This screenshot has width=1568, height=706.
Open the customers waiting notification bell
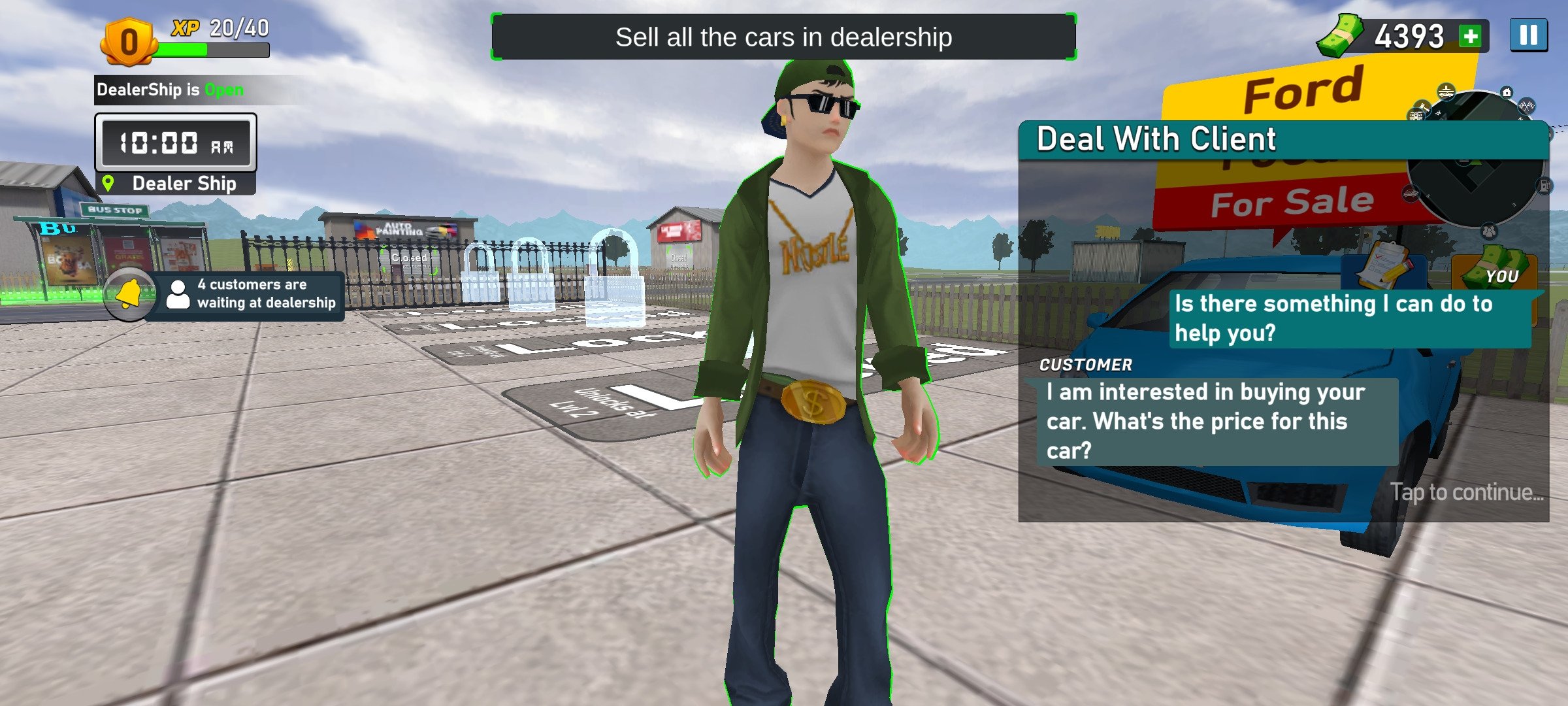pos(129,295)
